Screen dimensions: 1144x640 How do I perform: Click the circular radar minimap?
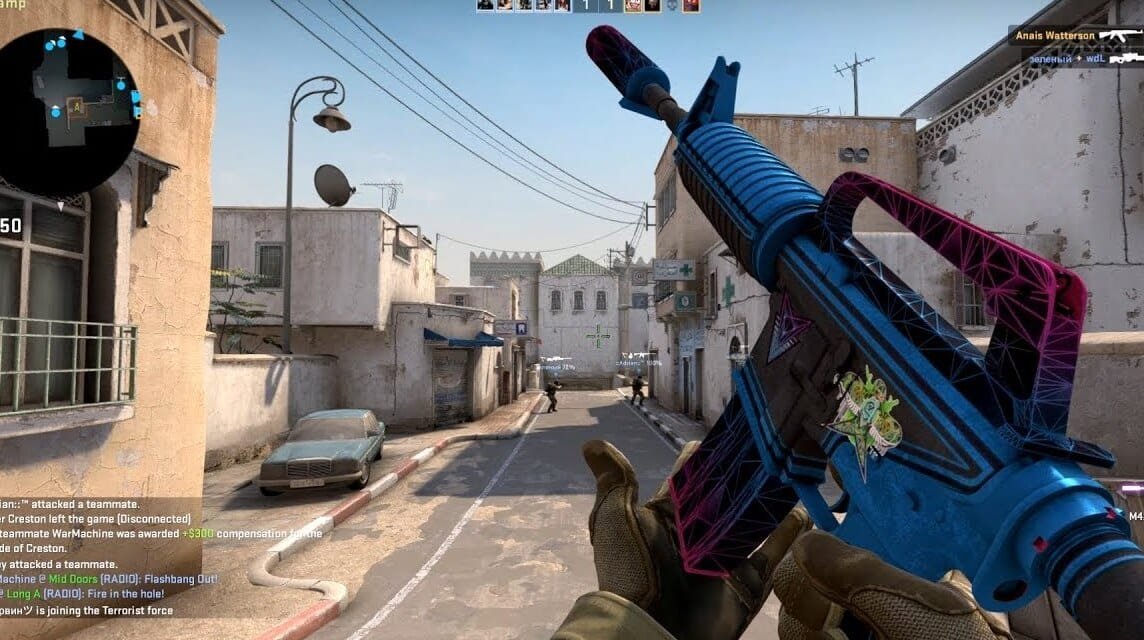[x=68, y=112]
